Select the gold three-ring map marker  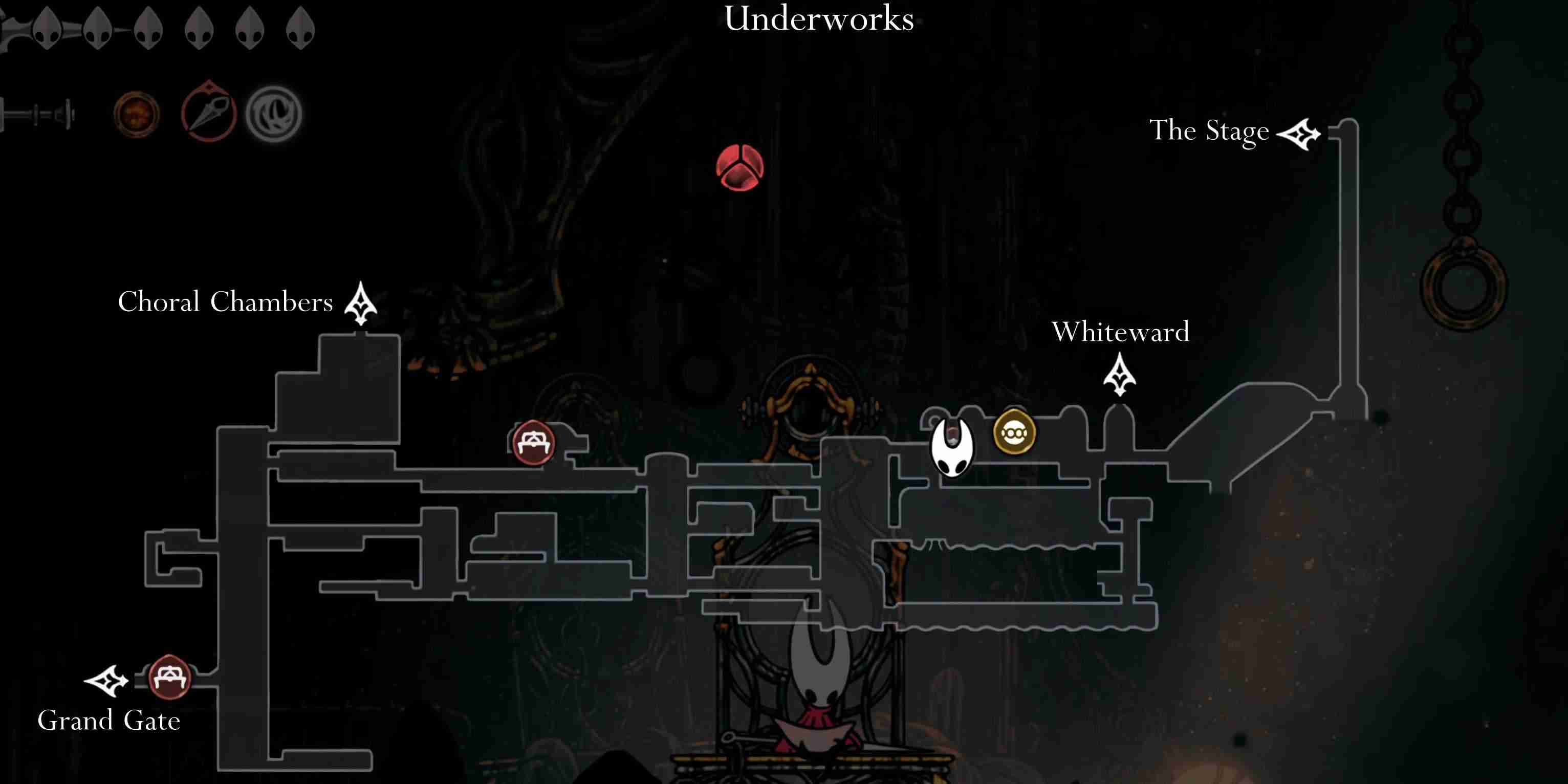[x=1014, y=433]
